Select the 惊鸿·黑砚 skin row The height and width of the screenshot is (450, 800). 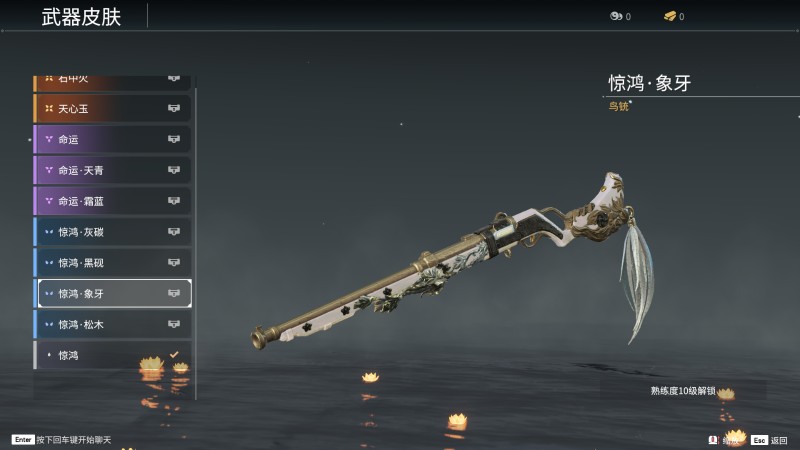point(112,263)
